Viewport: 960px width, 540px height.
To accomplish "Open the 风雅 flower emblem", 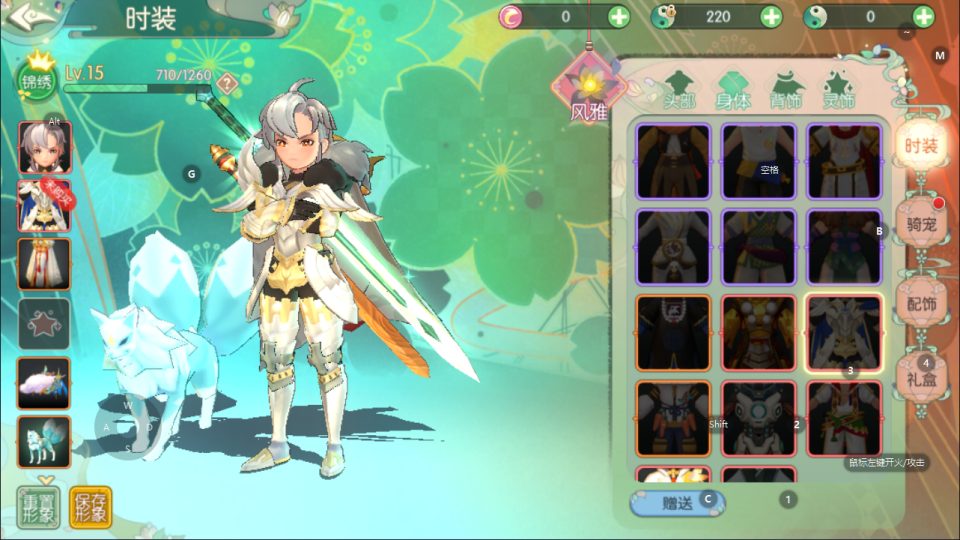I will click(591, 89).
